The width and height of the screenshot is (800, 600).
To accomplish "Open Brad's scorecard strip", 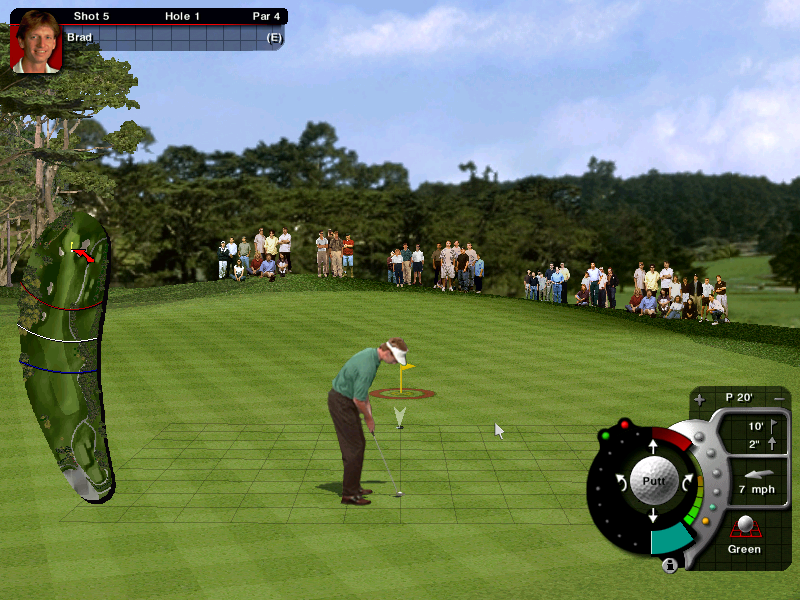I will pyautogui.click(x=175, y=38).
